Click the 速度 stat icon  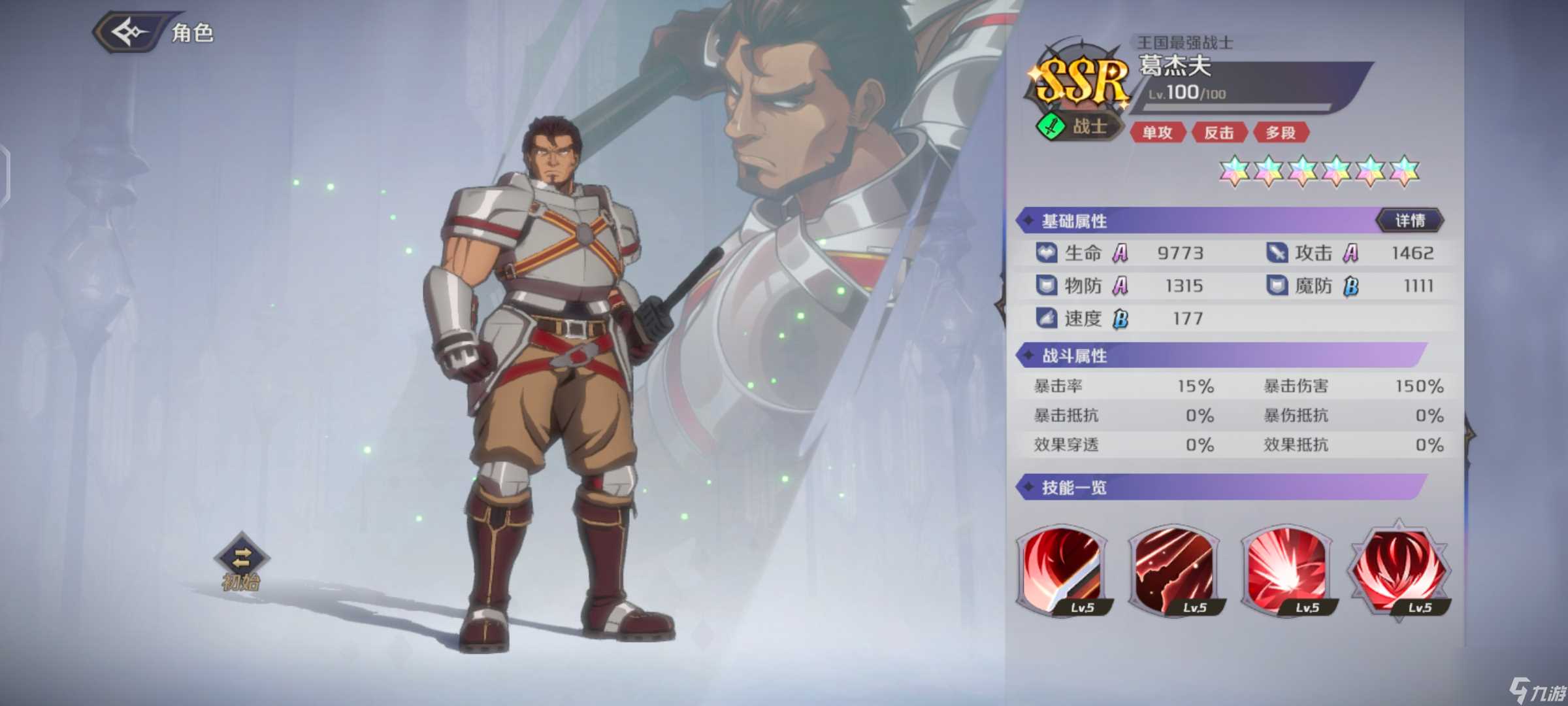pyautogui.click(x=1046, y=318)
